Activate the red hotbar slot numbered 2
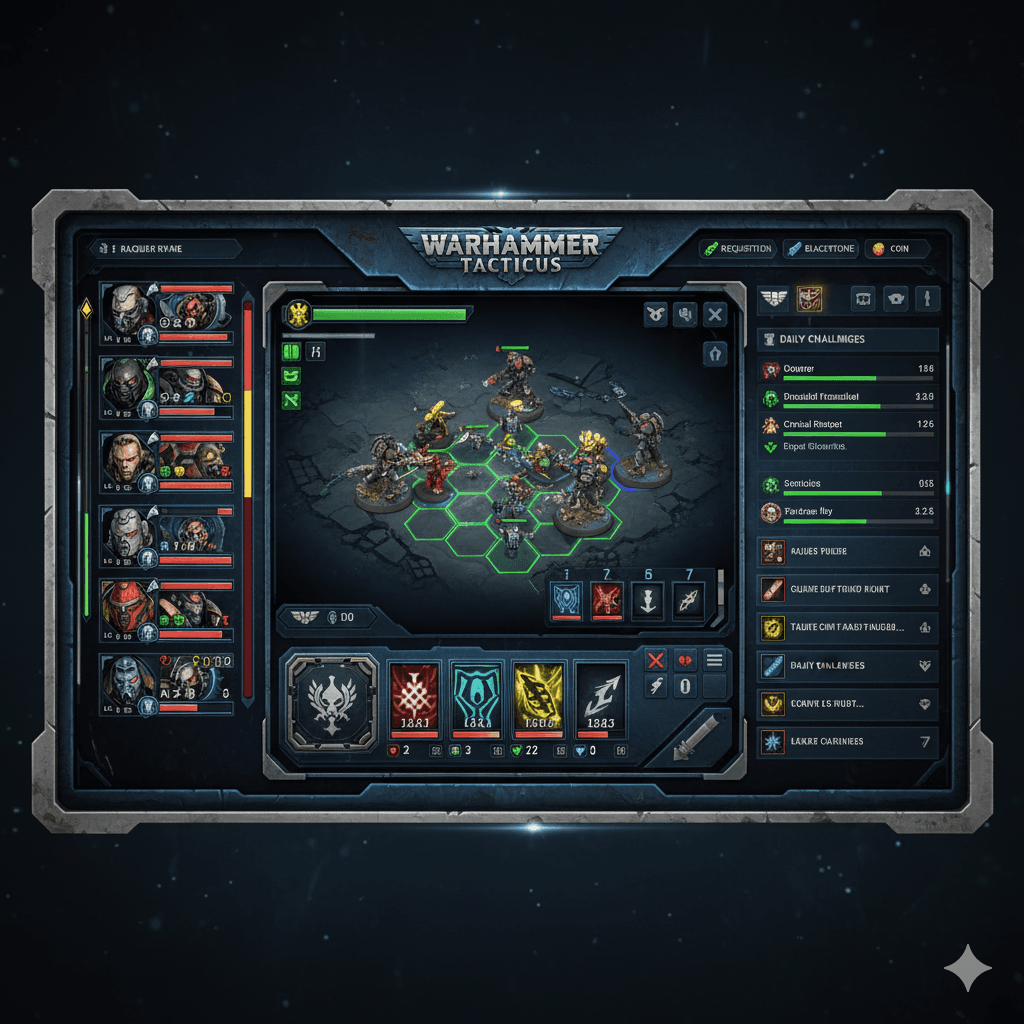Viewport: 1024px width, 1024px height. (x=608, y=600)
